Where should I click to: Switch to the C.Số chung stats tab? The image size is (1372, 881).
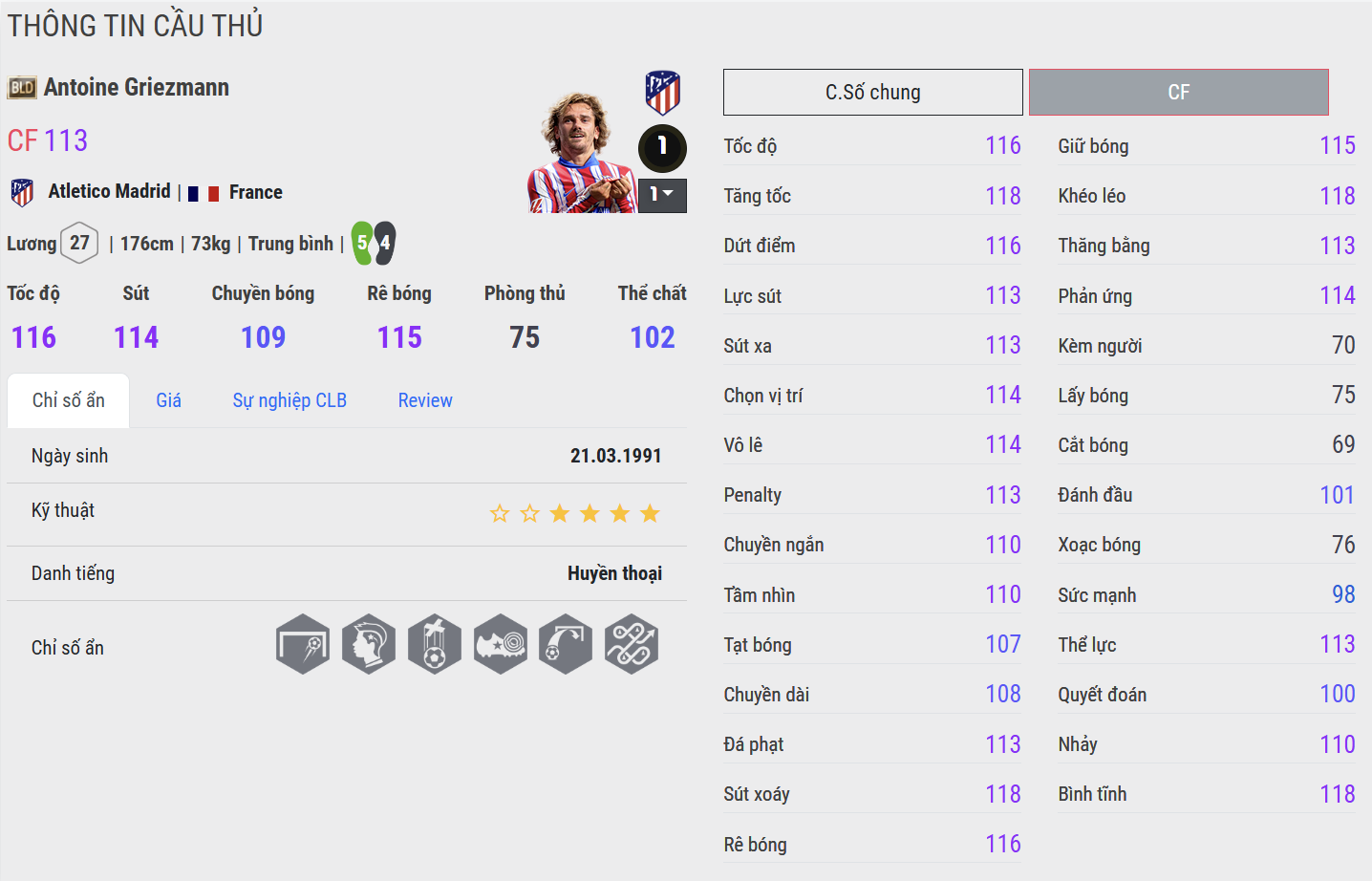[872, 93]
